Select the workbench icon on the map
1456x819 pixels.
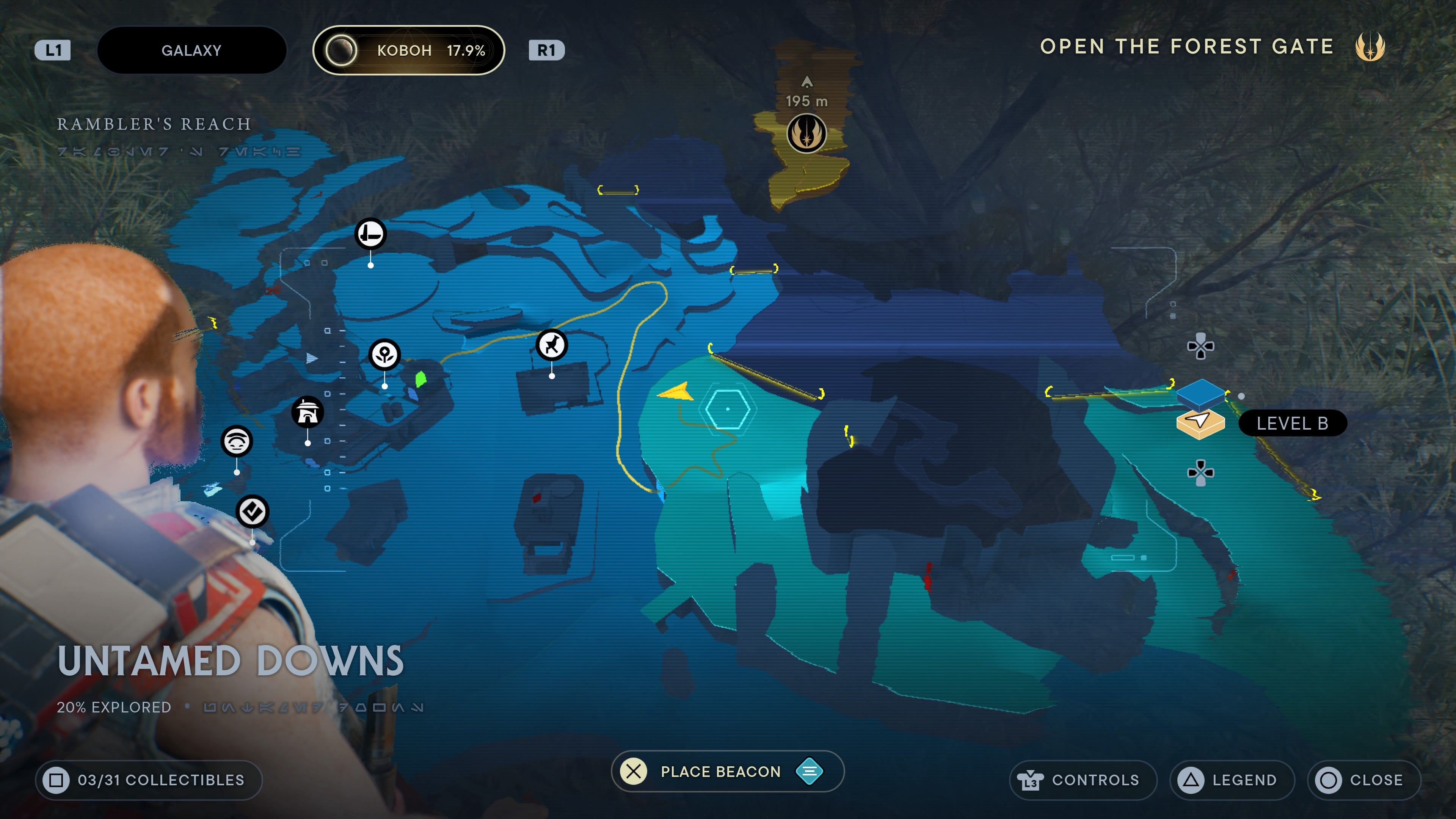point(370,234)
